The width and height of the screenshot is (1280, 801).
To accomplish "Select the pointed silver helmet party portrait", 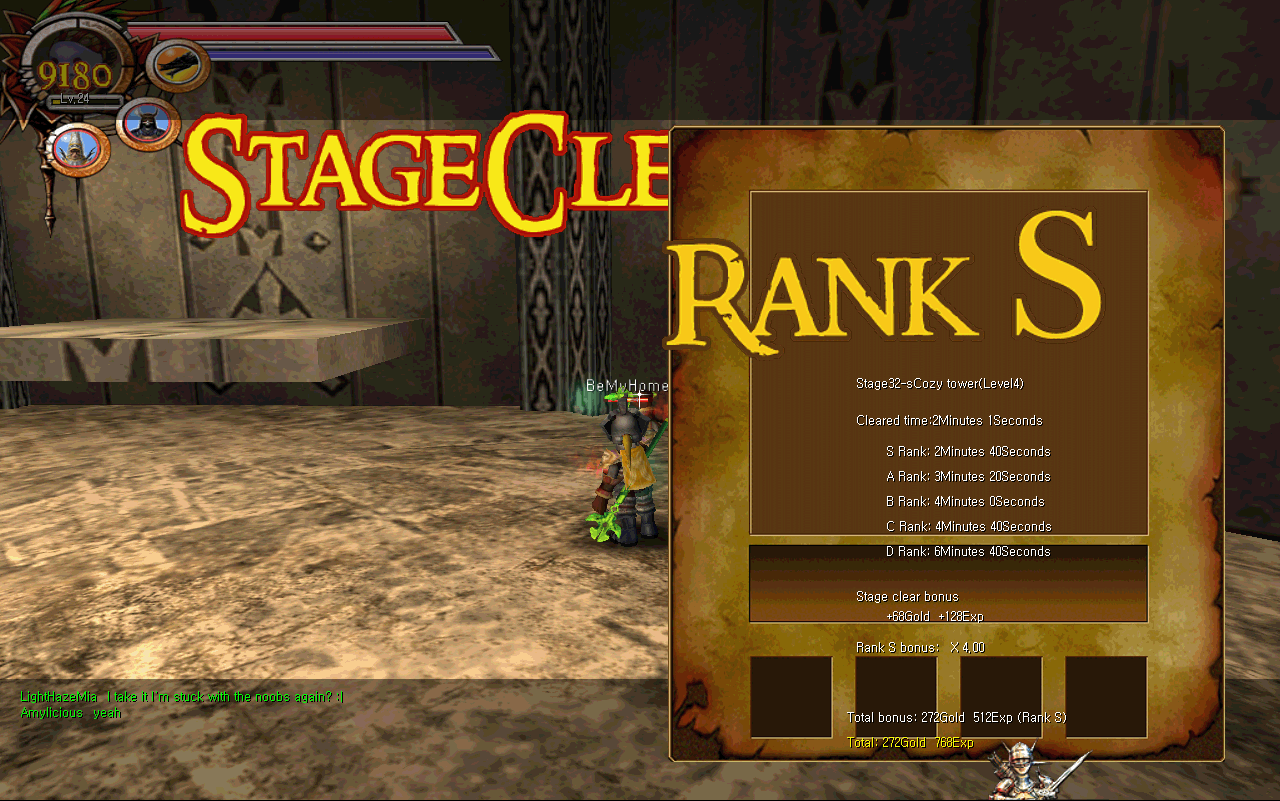I will [x=75, y=150].
